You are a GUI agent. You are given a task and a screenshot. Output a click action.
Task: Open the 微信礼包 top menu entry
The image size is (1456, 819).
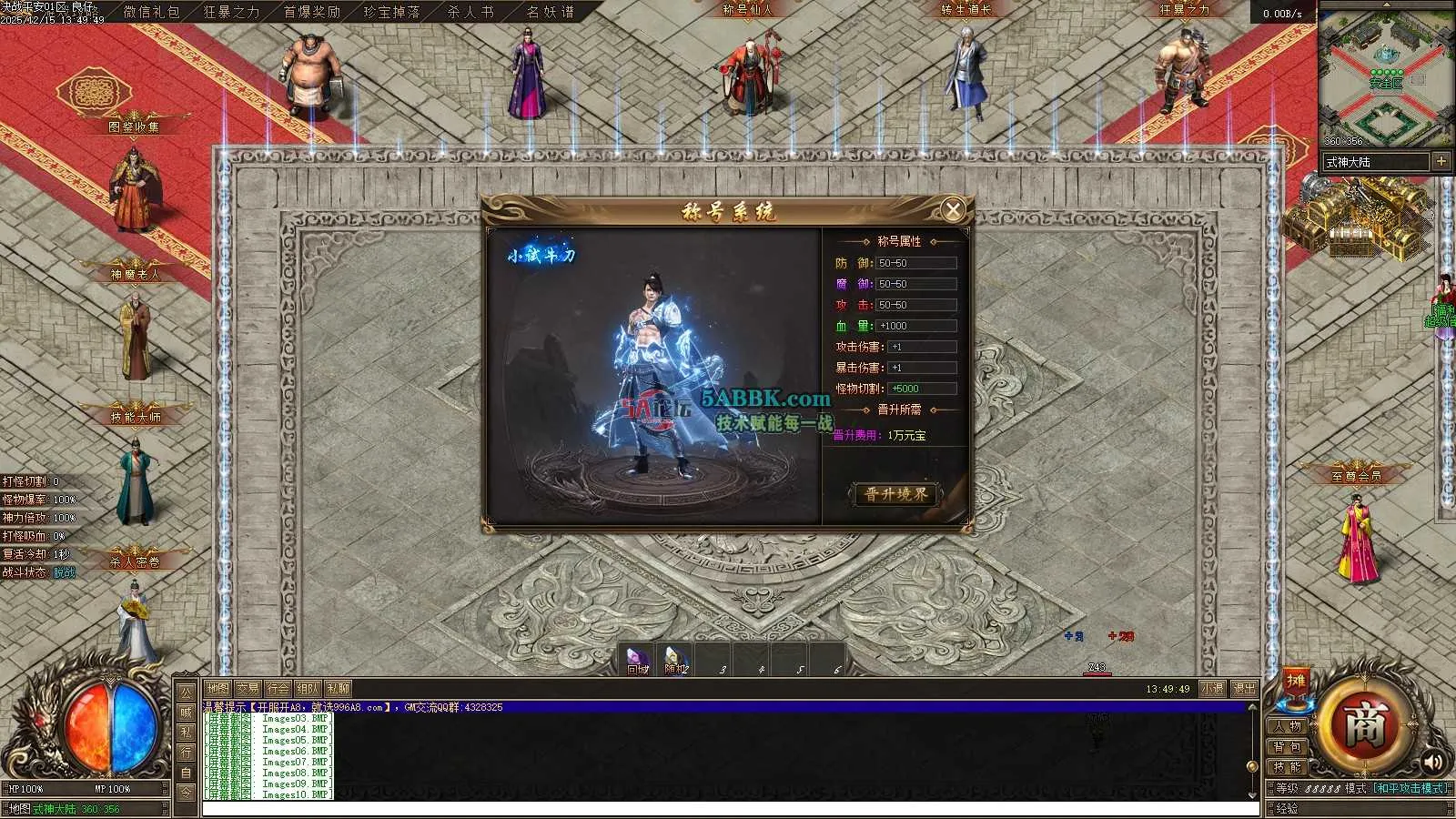point(152,12)
